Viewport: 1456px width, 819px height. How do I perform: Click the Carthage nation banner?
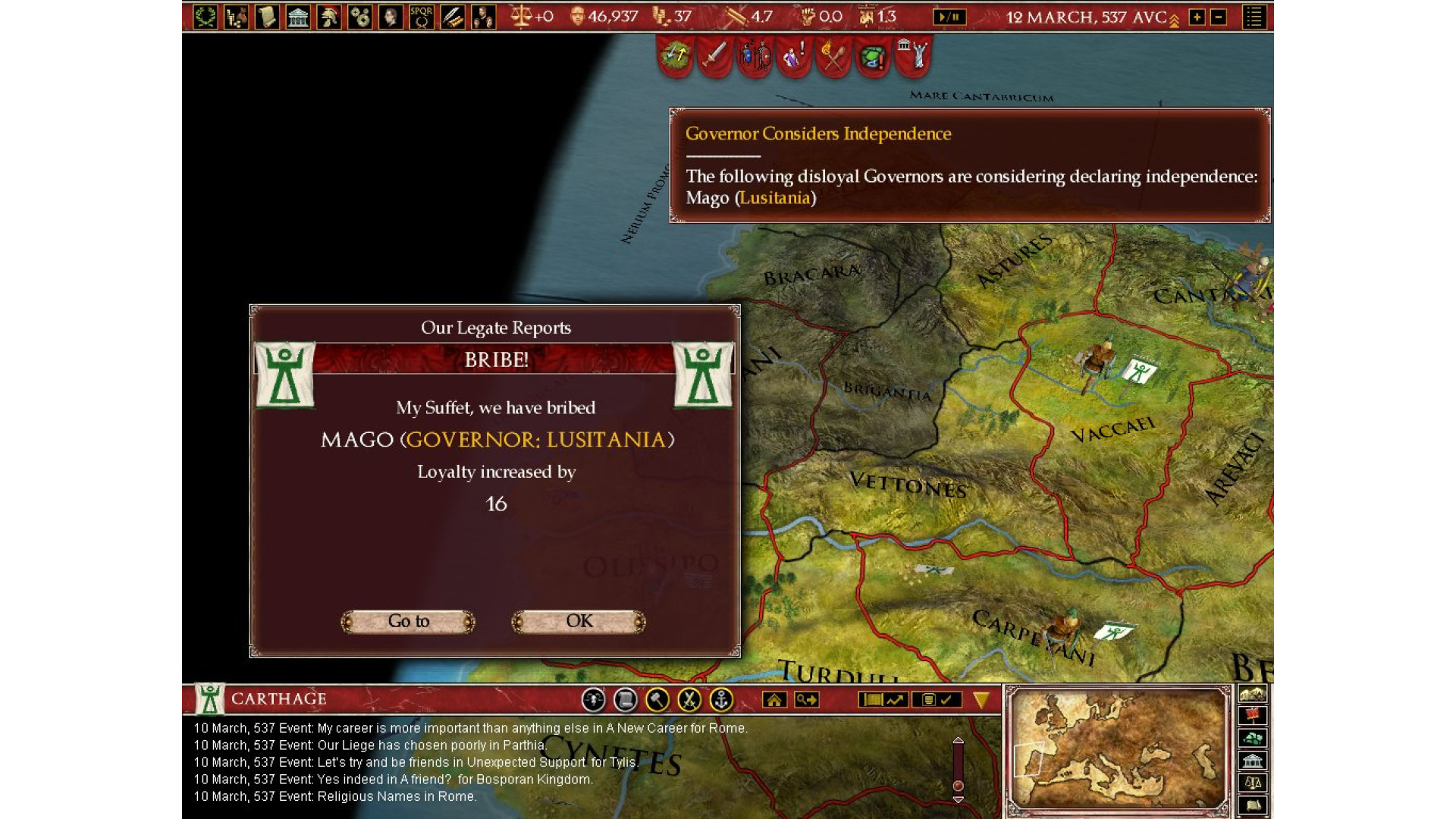pos(210,699)
